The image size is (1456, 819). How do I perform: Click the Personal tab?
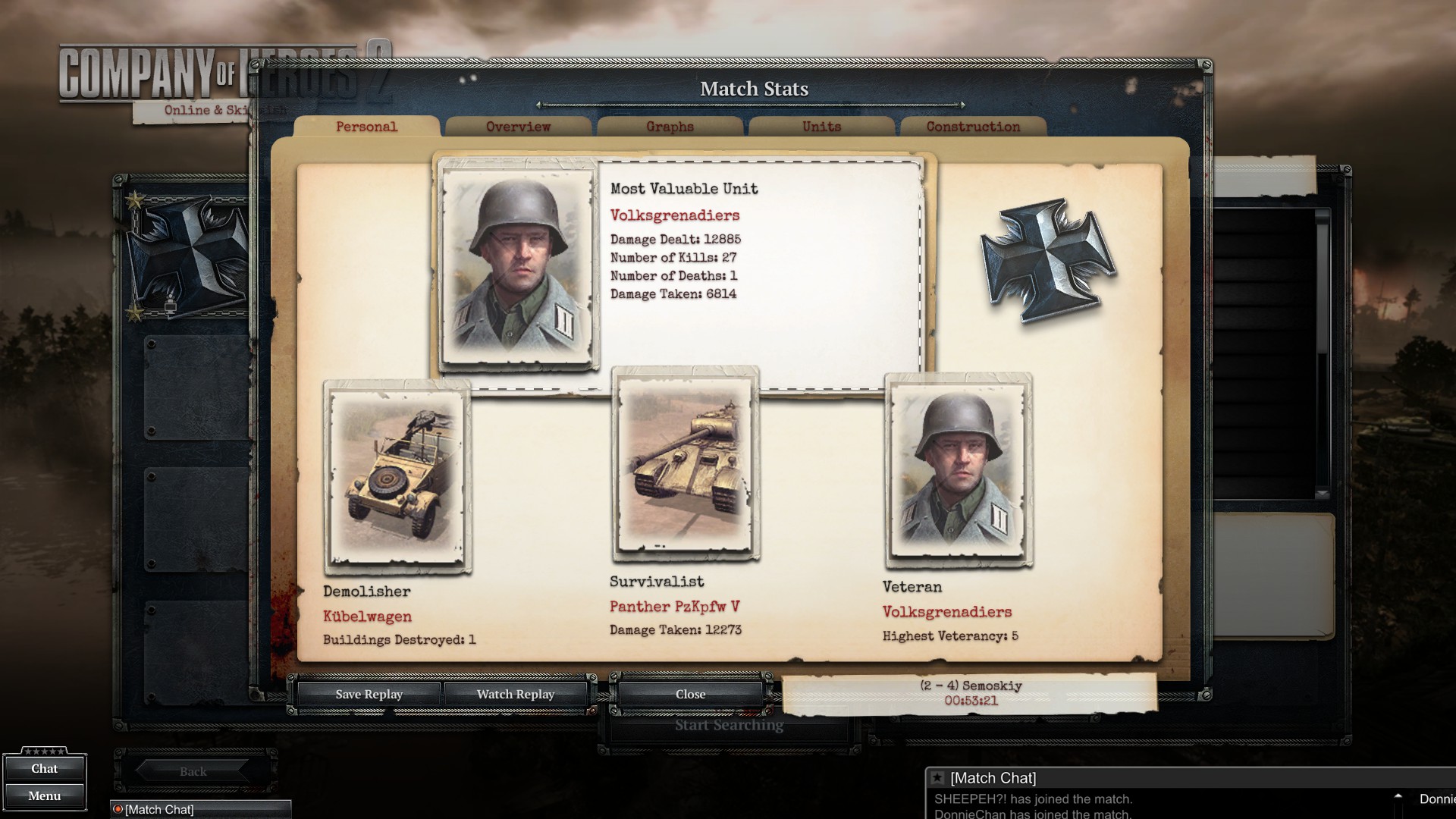(x=366, y=127)
